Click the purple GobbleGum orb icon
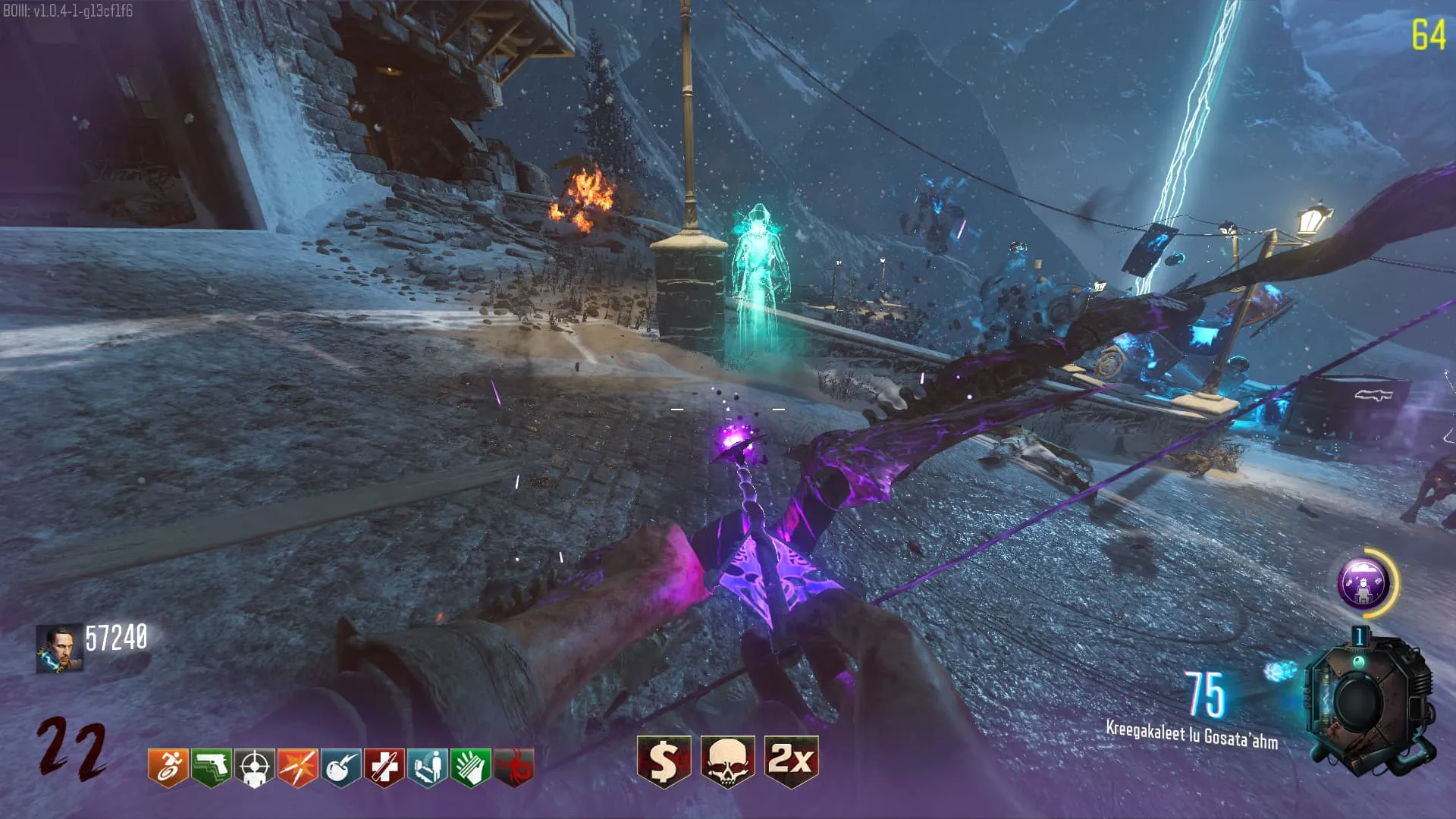 1362,582
